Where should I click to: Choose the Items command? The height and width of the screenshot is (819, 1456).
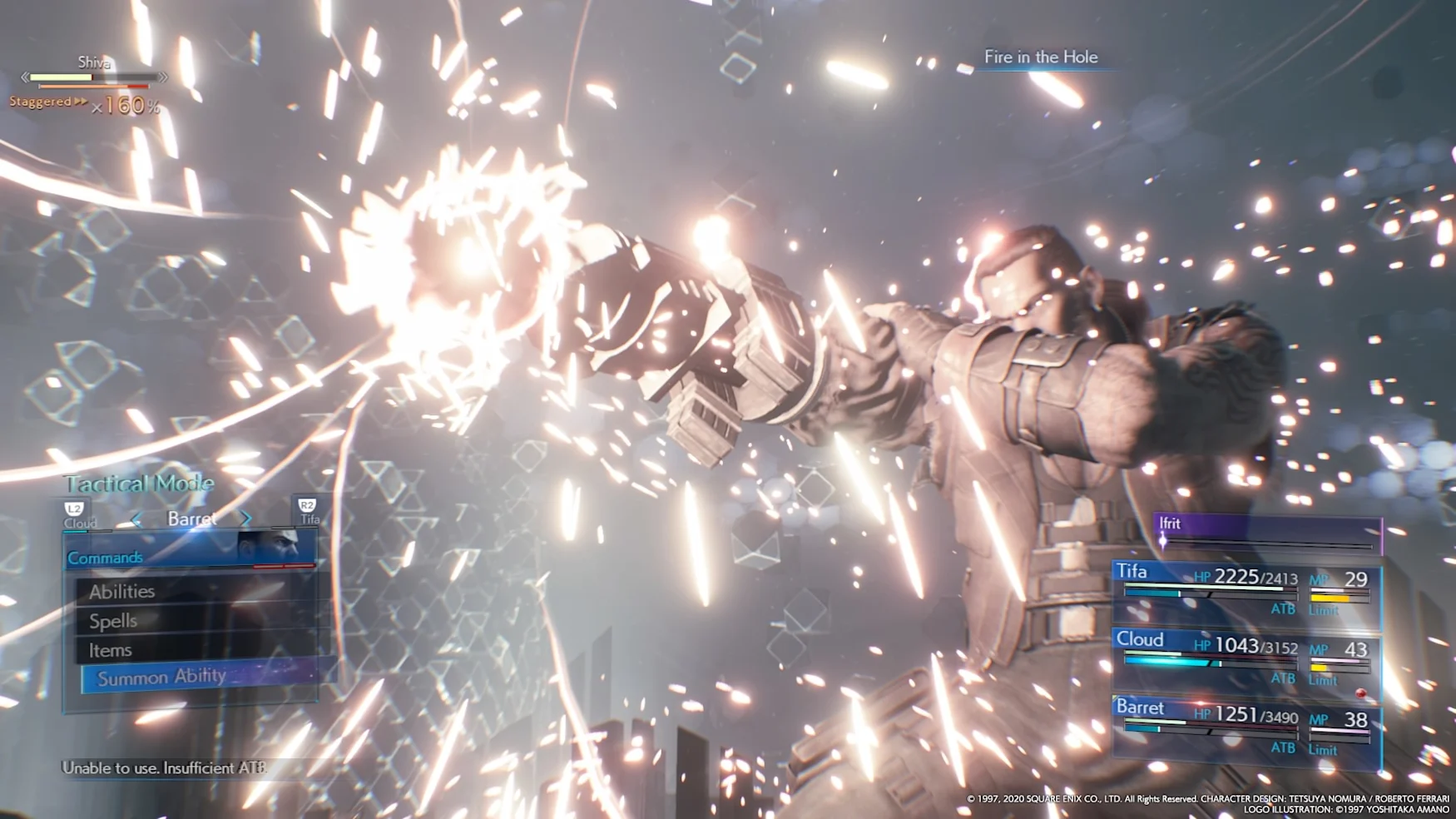(111, 650)
